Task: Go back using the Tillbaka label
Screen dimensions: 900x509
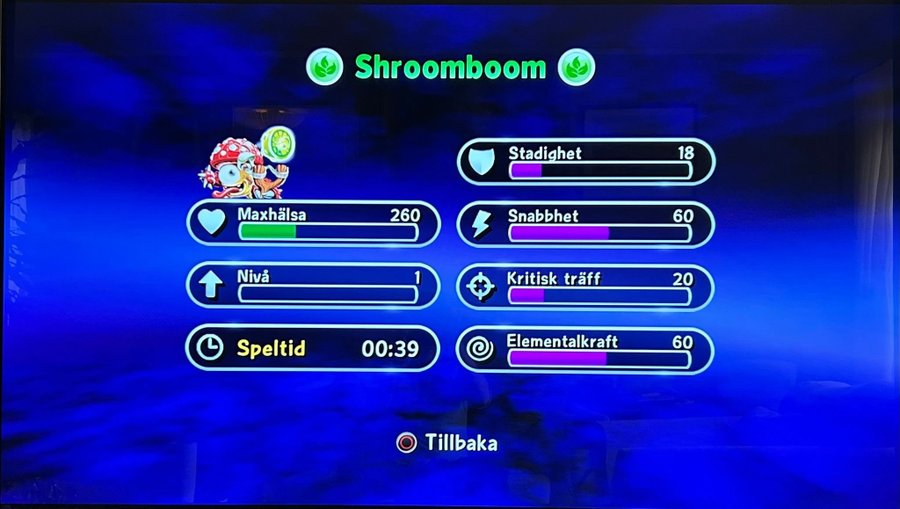Action: pos(460,442)
